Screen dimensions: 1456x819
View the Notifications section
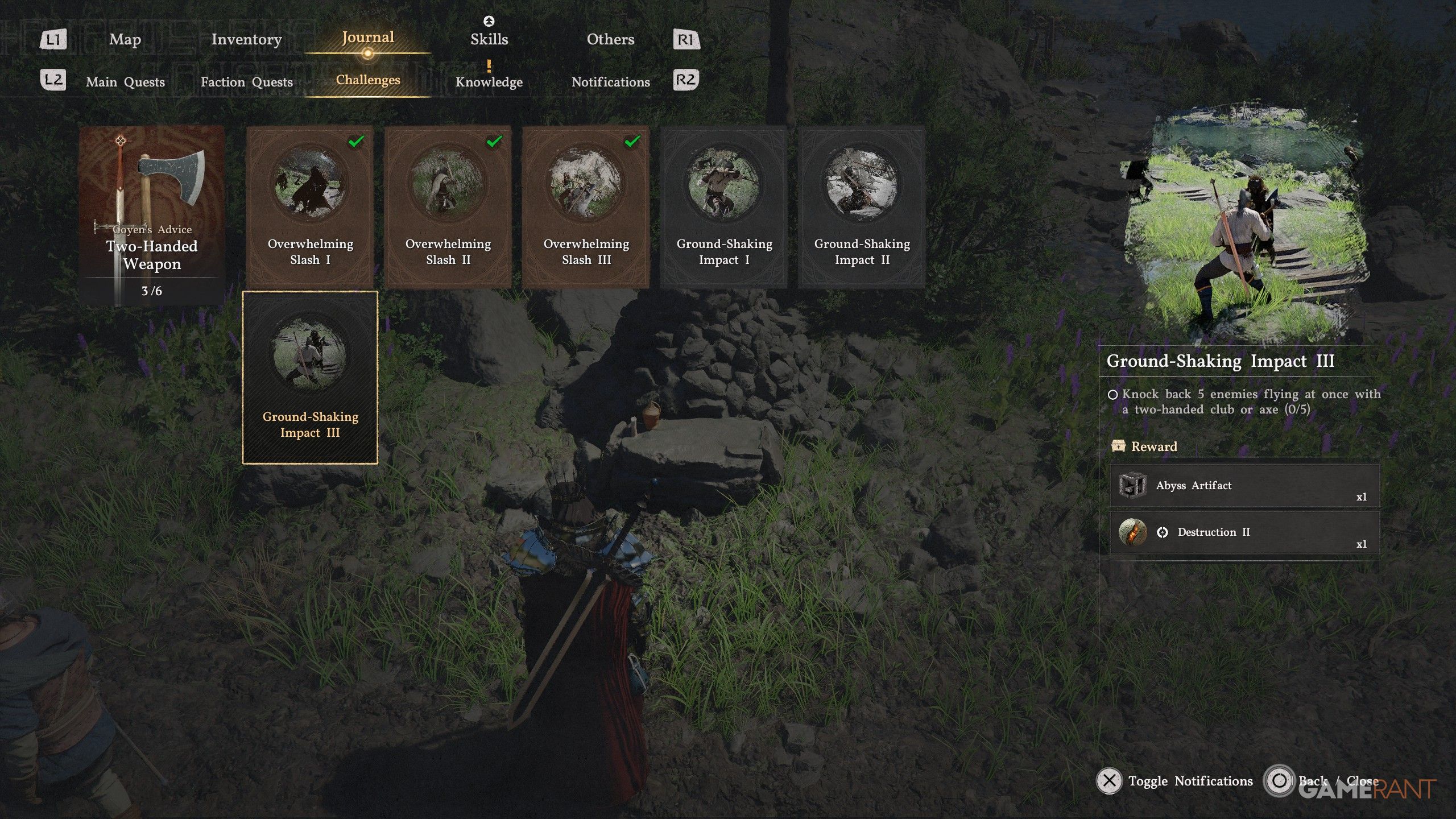tap(610, 82)
